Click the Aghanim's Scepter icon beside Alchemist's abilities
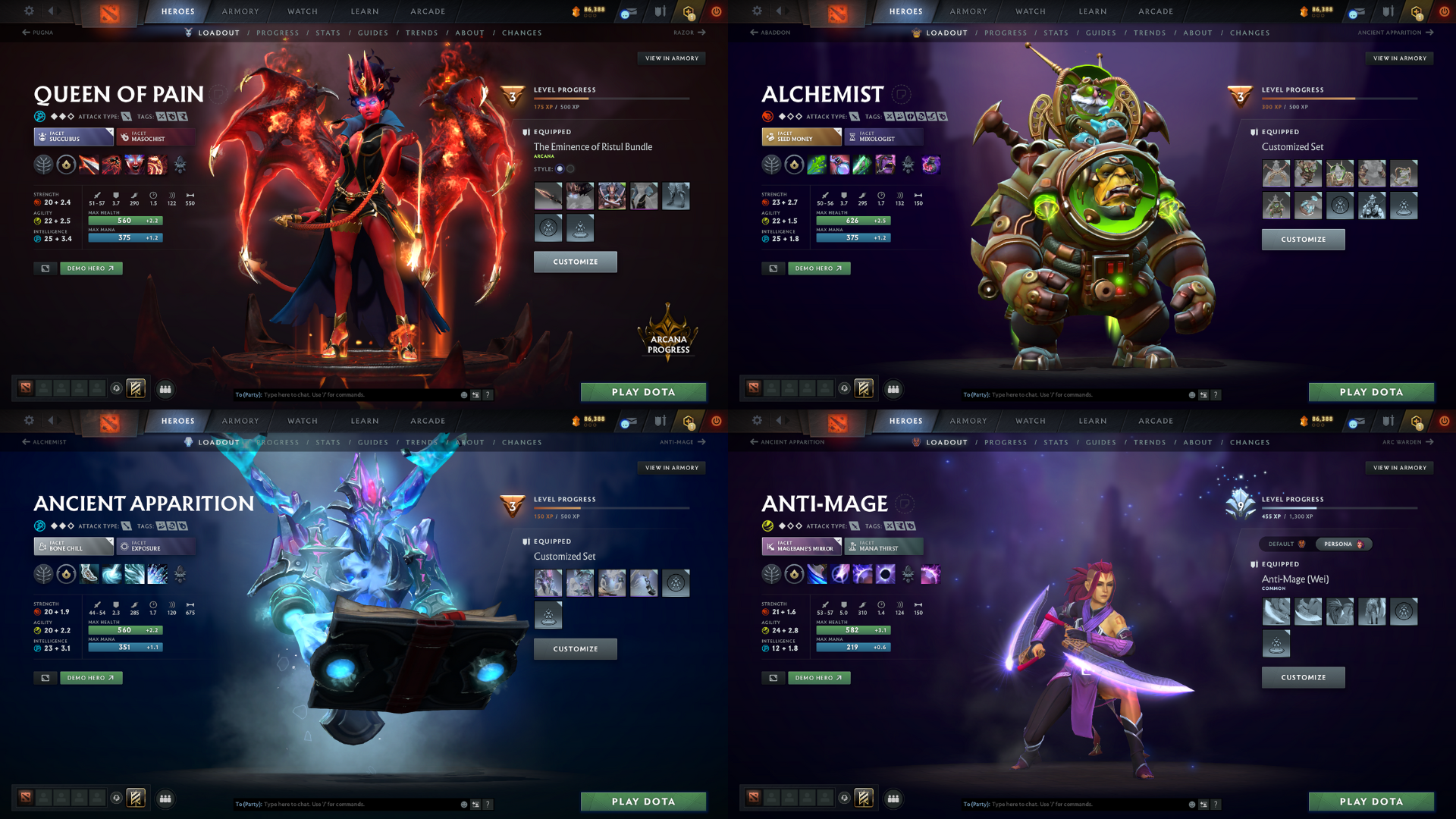1456x819 pixels. coord(908,165)
